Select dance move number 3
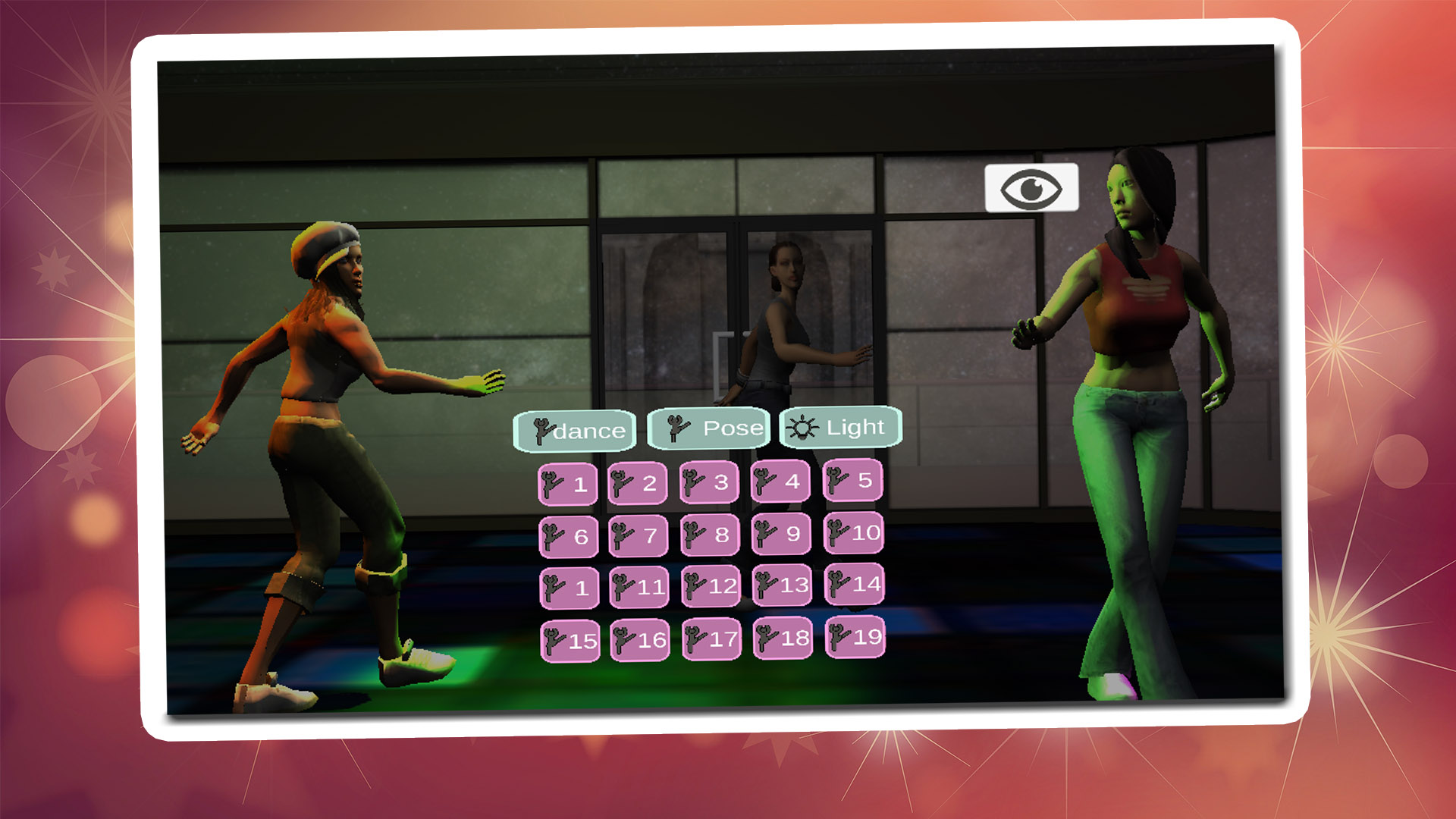The image size is (1456, 819). tap(711, 482)
